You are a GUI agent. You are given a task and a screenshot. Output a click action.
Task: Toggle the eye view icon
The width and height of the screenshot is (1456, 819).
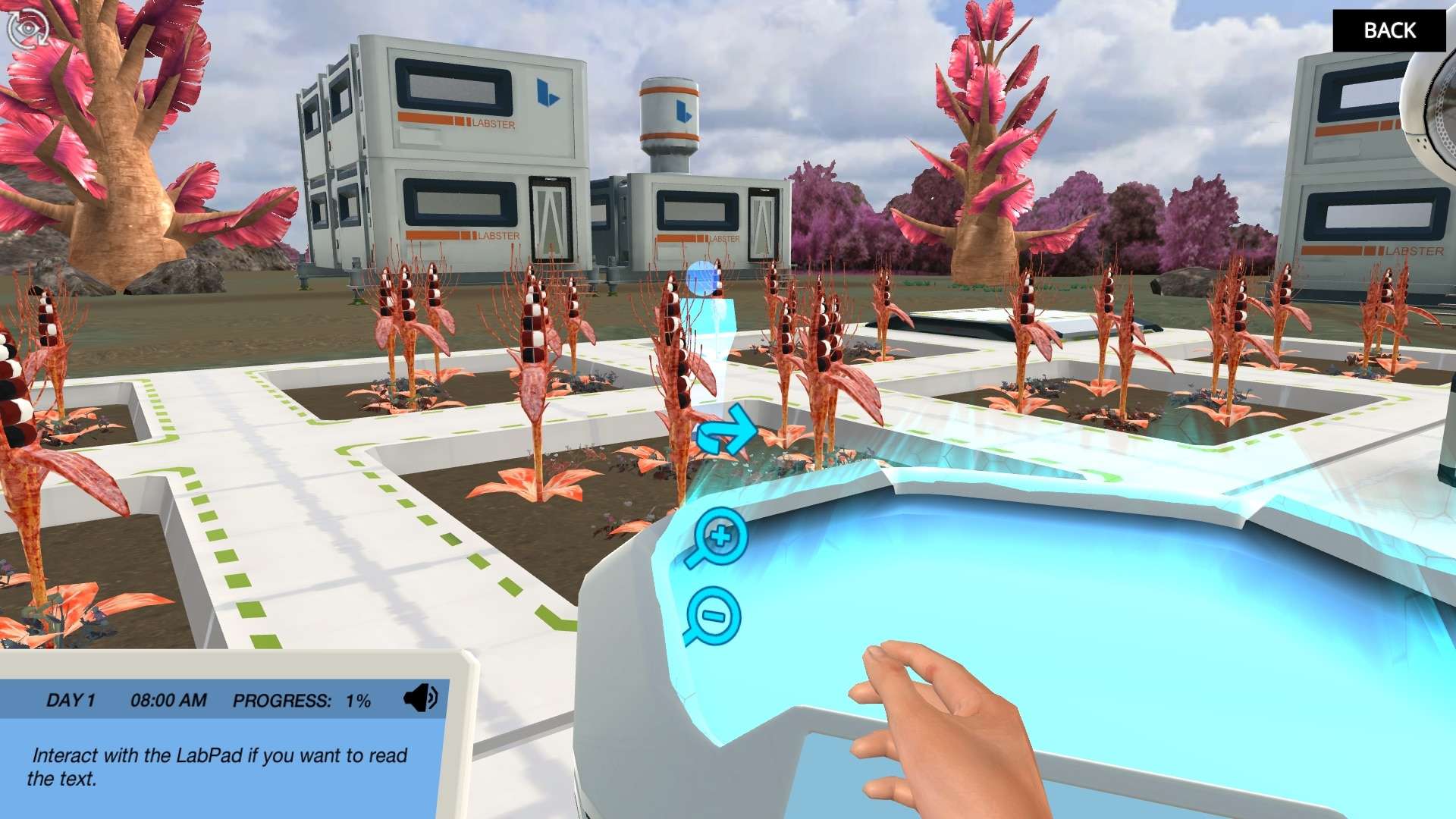[27, 29]
